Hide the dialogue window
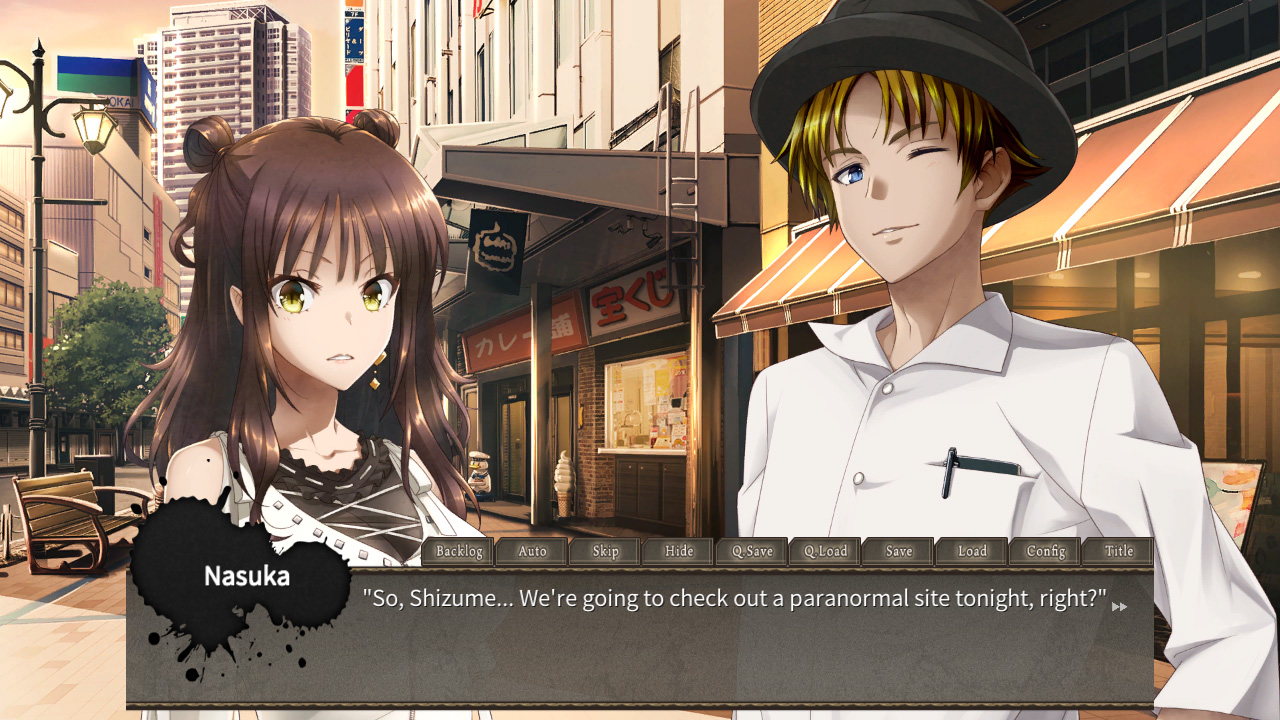Viewport: 1280px width, 720px height. click(679, 551)
